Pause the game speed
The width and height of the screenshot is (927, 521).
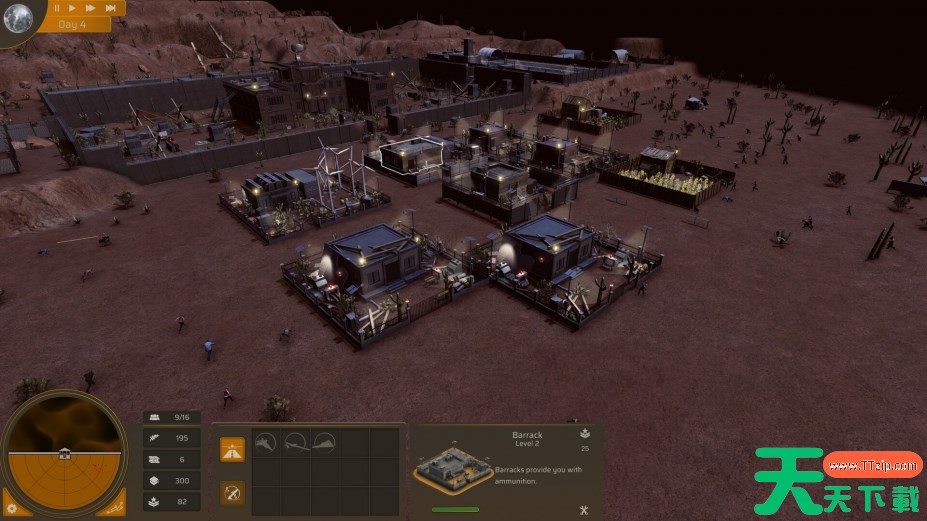click(x=57, y=8)
